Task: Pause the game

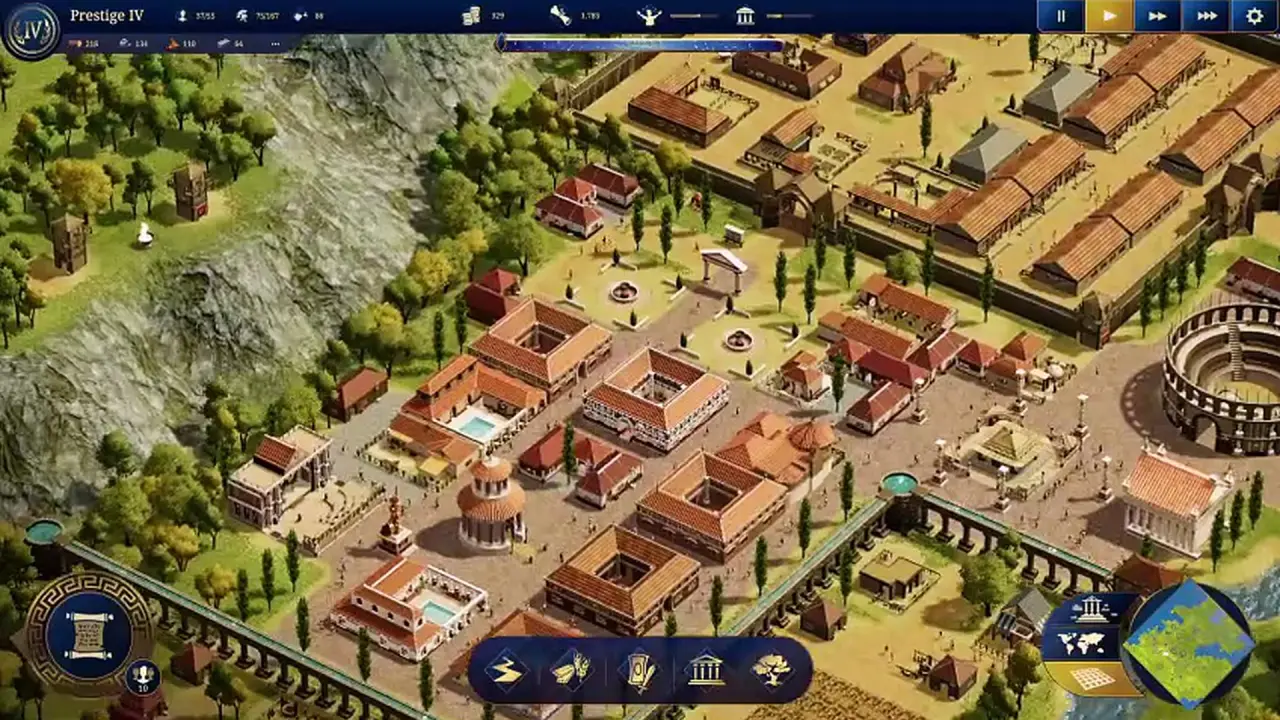Action: (x=1061, y=16)
